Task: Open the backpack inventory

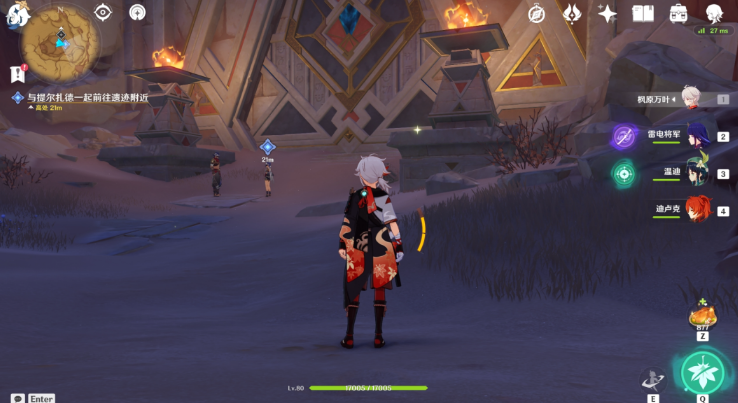Action: [678, 13]
